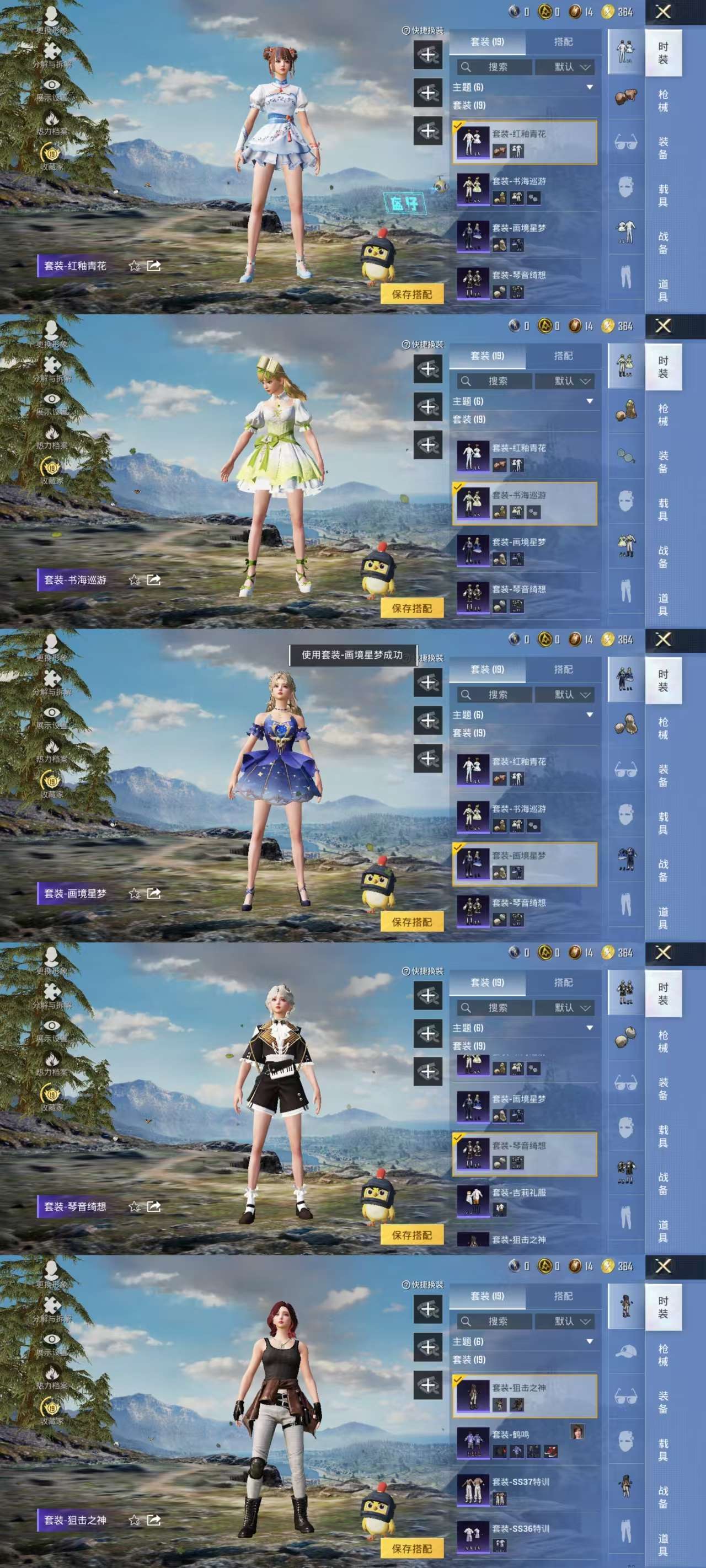Open the 更换形象 sidebar icon

[52, 17]
